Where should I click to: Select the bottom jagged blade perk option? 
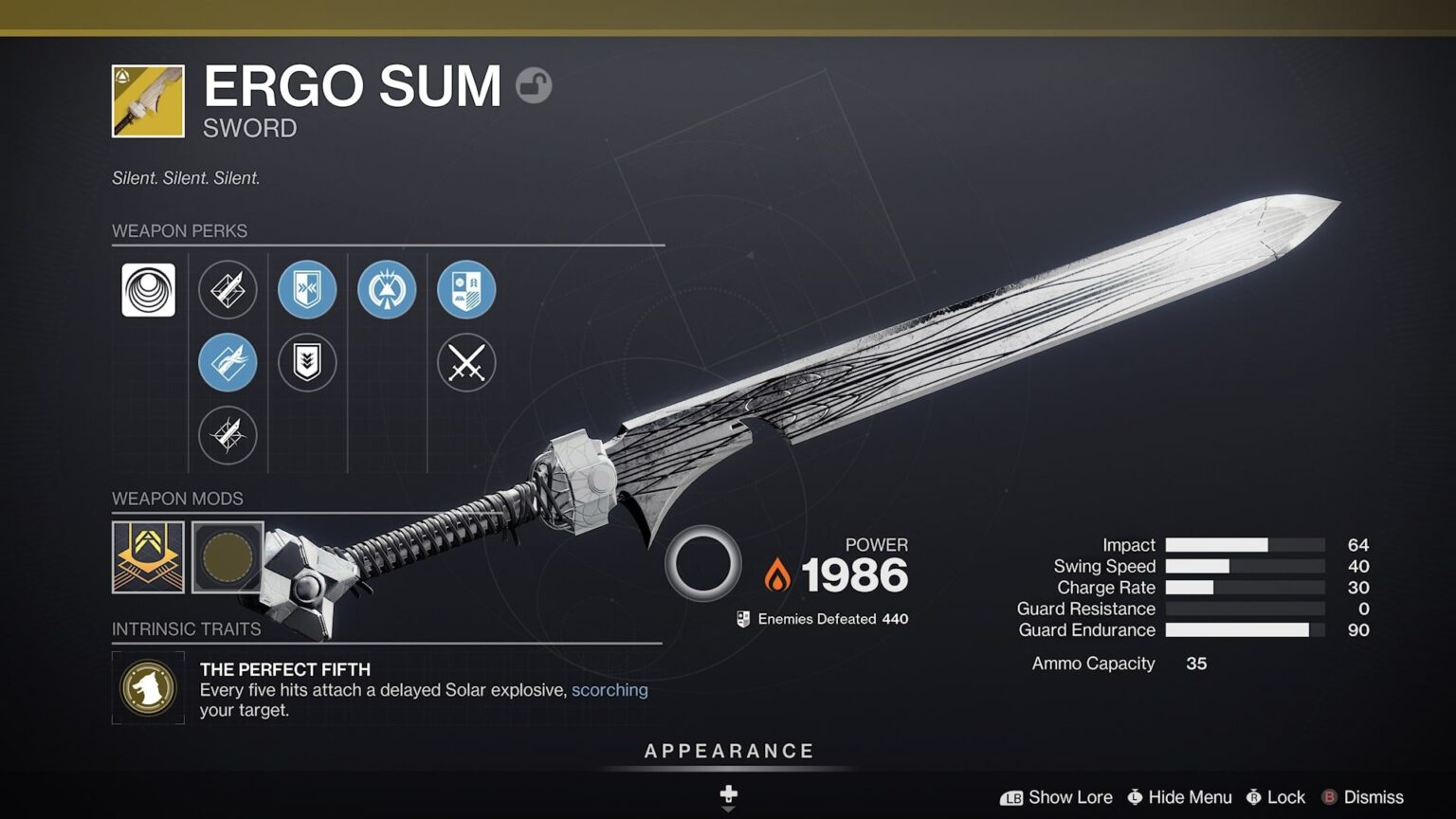(227, 435)
